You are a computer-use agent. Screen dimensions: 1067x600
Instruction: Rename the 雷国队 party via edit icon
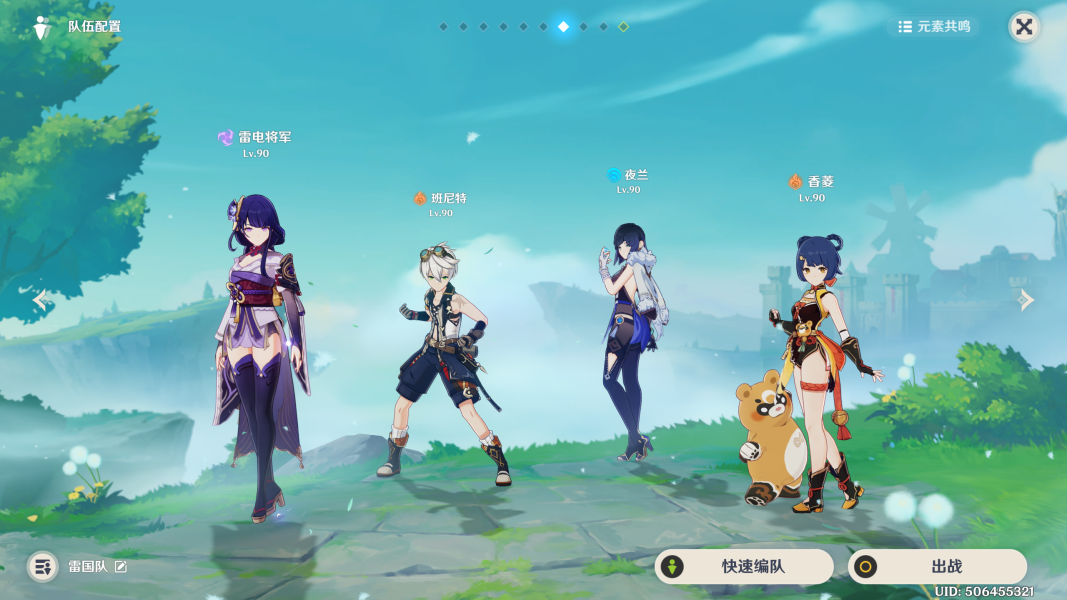pyautogui.click(x=121, y=567)
